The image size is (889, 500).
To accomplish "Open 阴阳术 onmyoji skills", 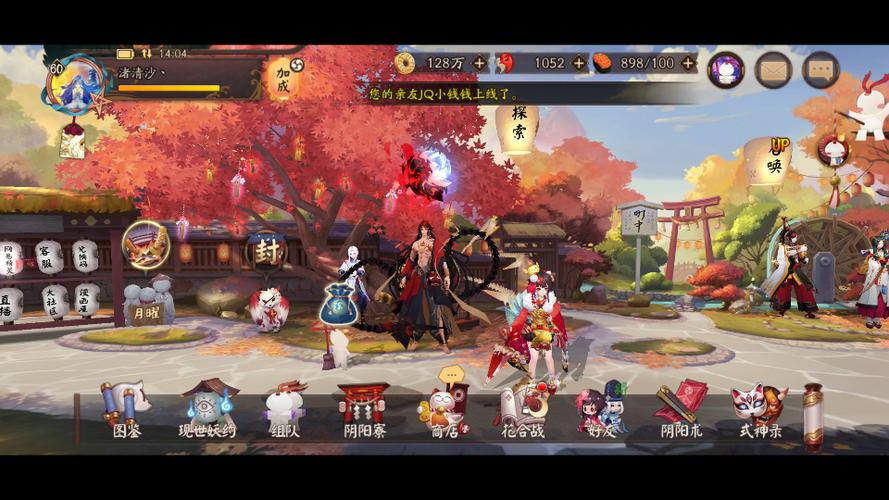I will tap(682, 410).
